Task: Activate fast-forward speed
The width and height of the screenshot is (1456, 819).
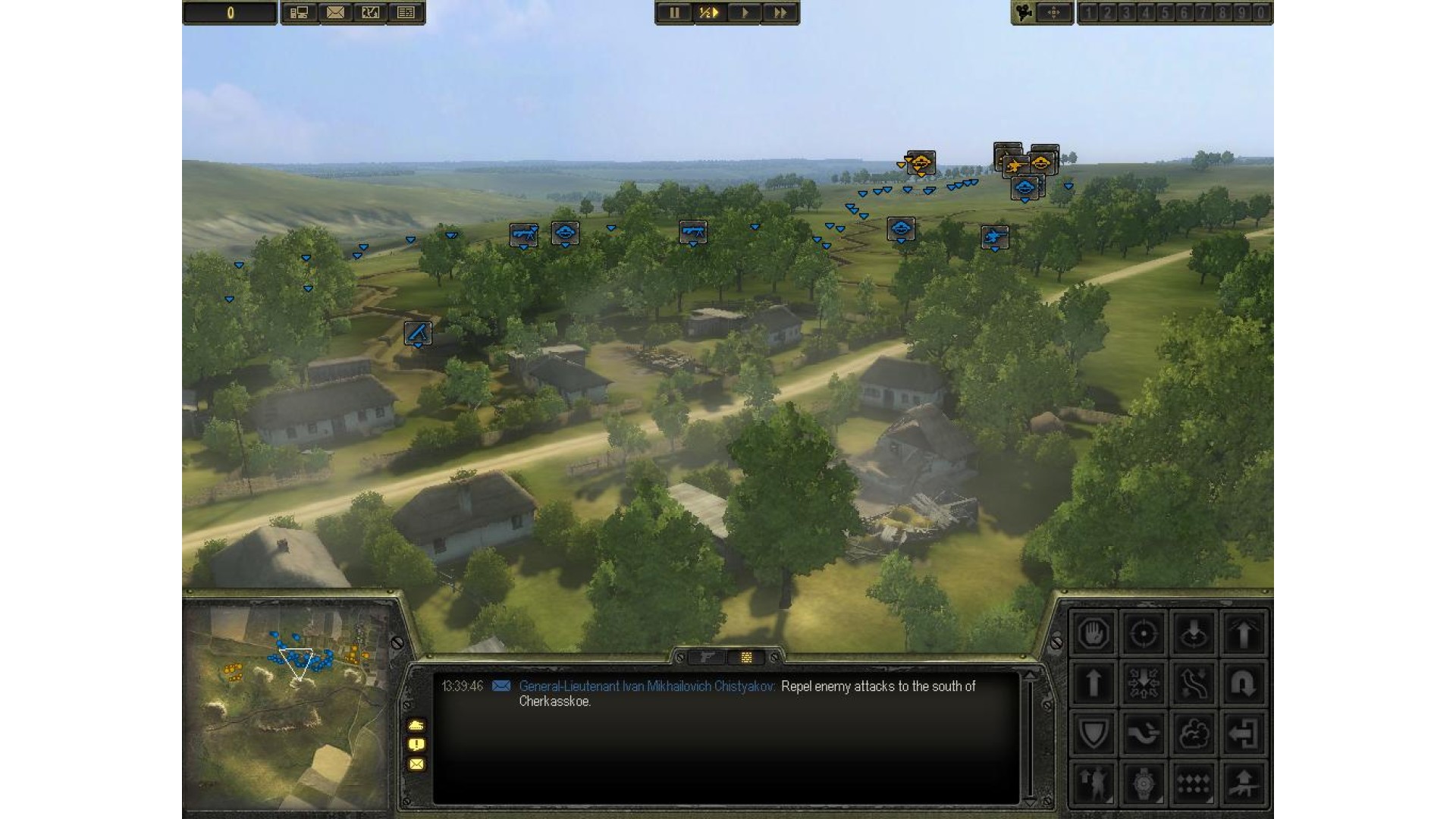Action: tap(780, 13)
